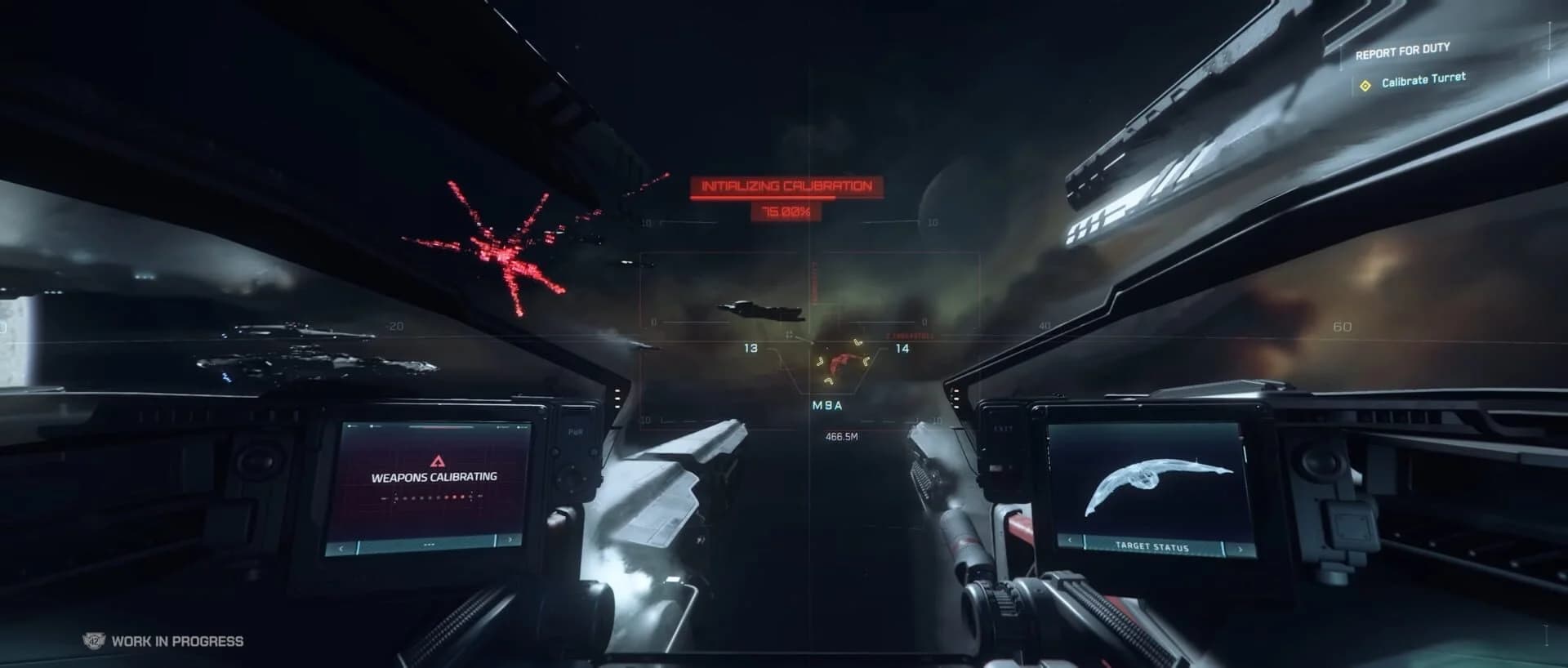Open next page with left MFD right chevron

coord(510,539)
